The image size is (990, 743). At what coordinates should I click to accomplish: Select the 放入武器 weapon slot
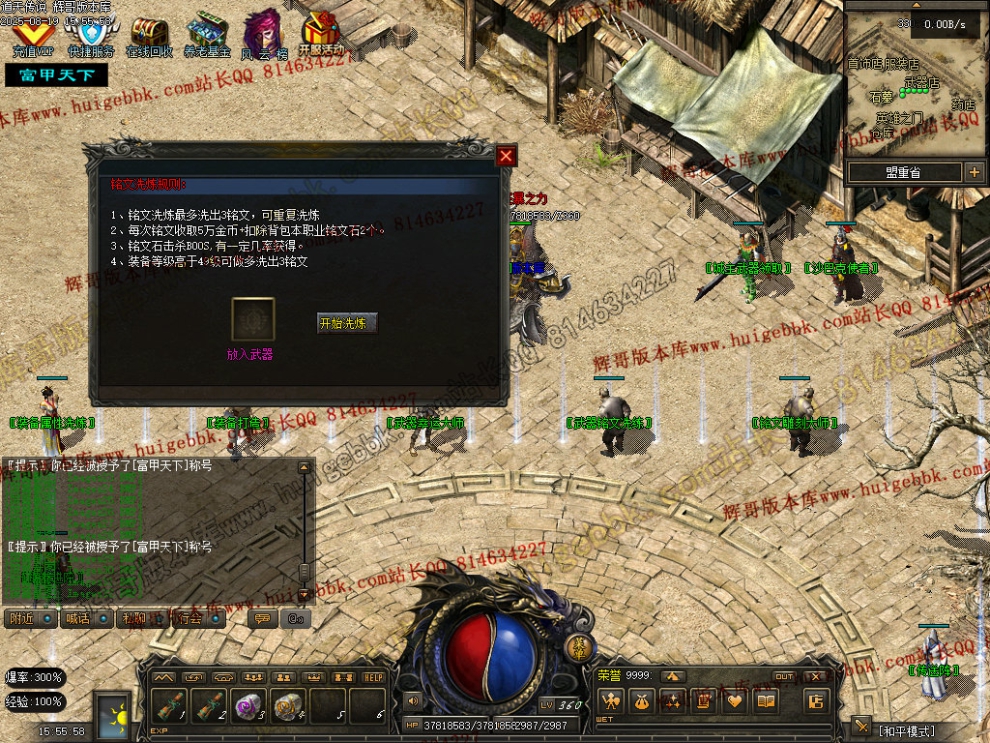[253, 320]
